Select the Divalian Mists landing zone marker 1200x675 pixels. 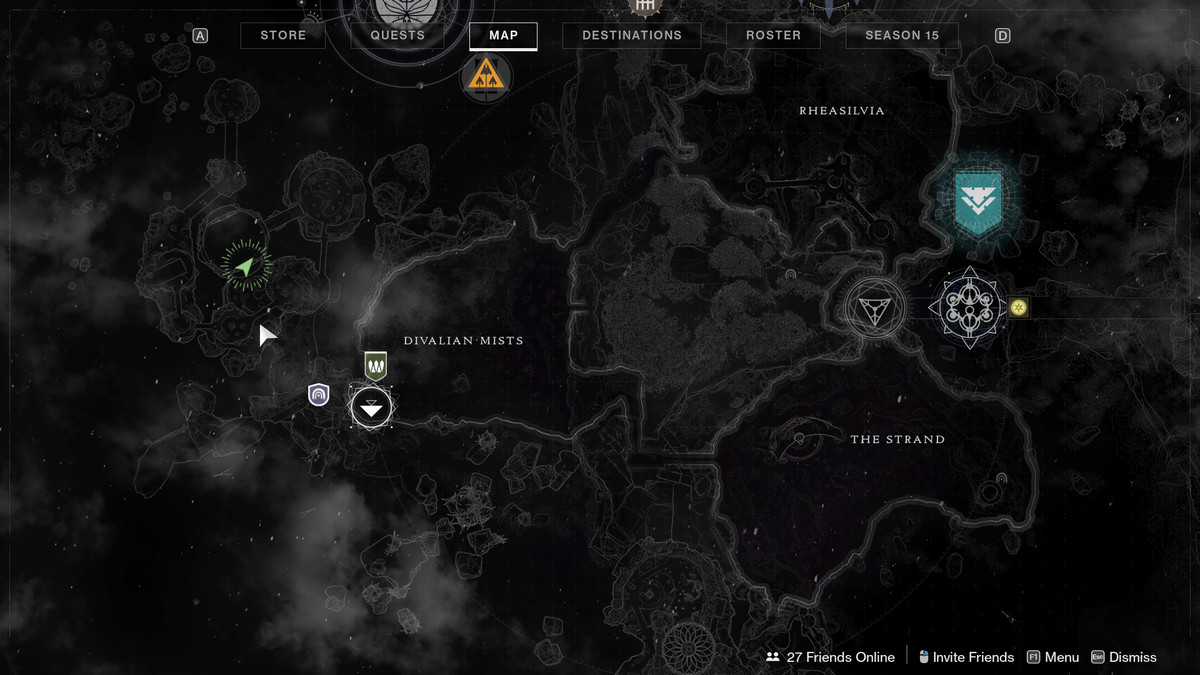[x=371, y=408]
